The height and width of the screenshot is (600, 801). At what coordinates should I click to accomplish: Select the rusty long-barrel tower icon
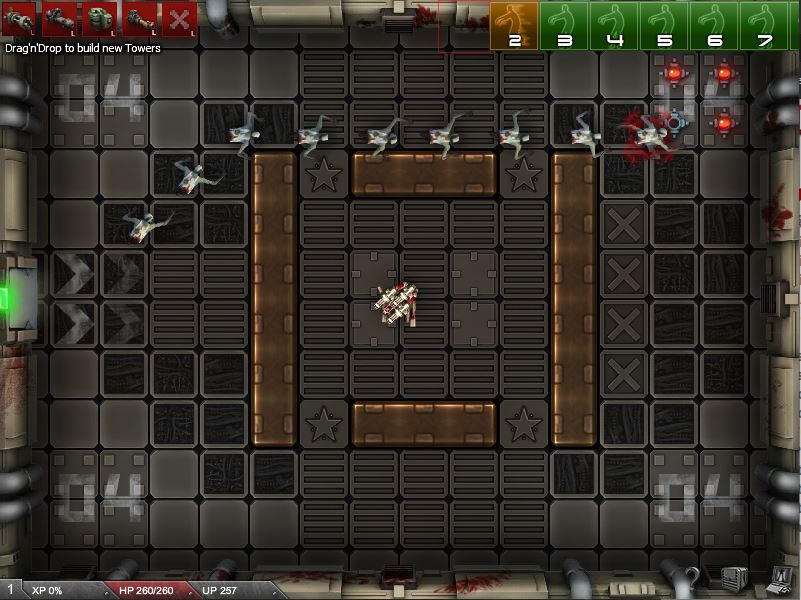(x=139, y=18)
